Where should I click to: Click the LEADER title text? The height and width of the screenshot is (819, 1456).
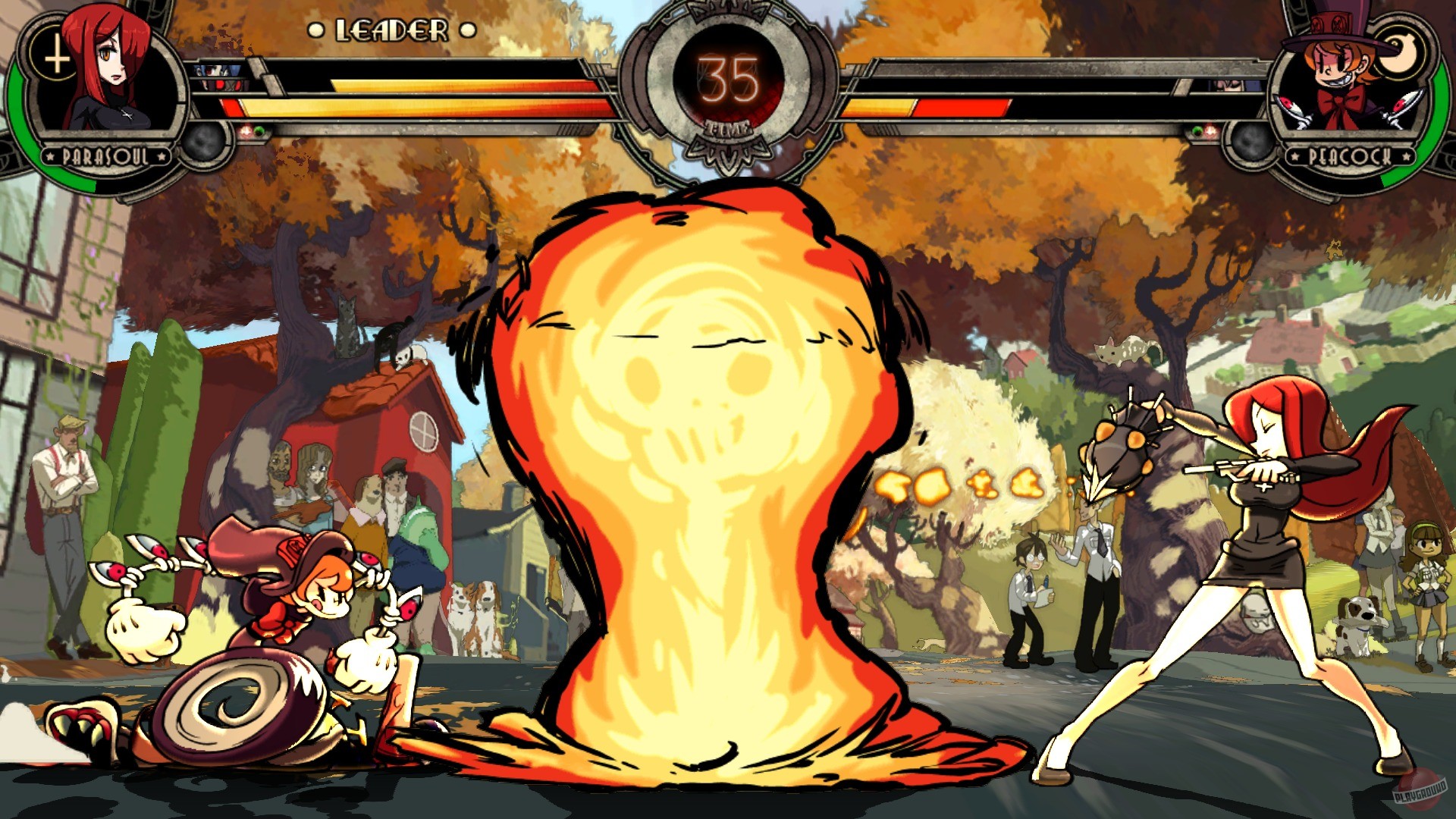click(x=391, y=30)
